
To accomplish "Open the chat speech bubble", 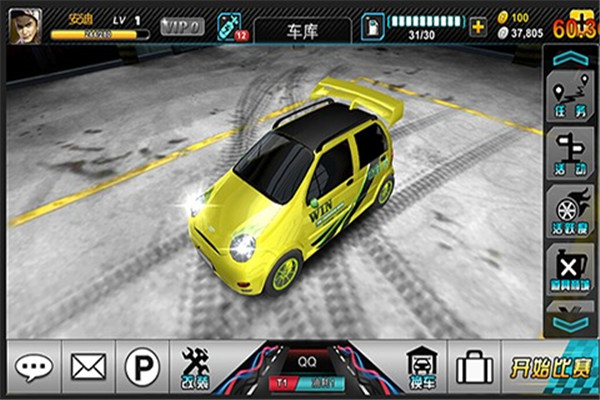I will 32,367.
